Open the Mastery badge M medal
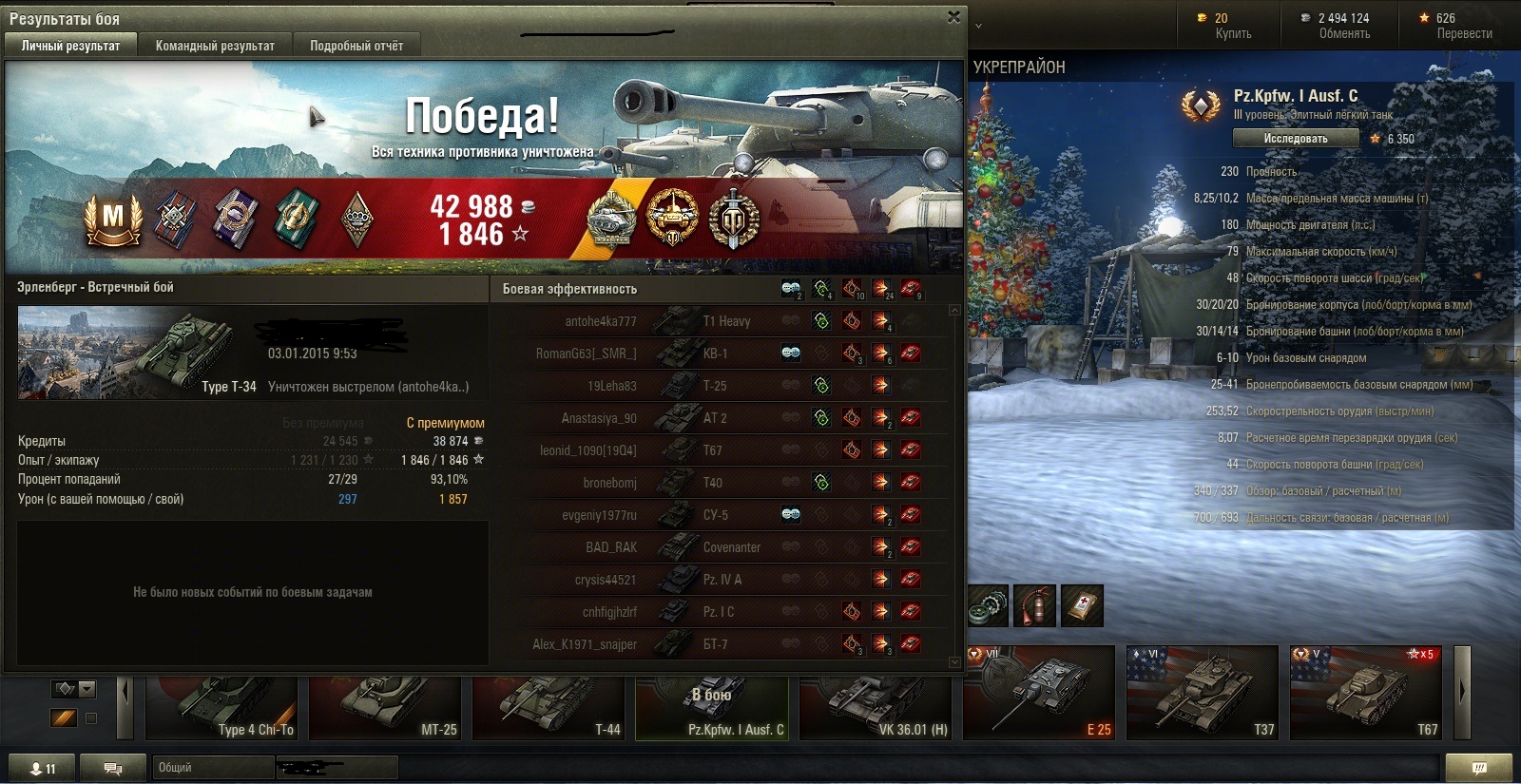 point(113,220)
